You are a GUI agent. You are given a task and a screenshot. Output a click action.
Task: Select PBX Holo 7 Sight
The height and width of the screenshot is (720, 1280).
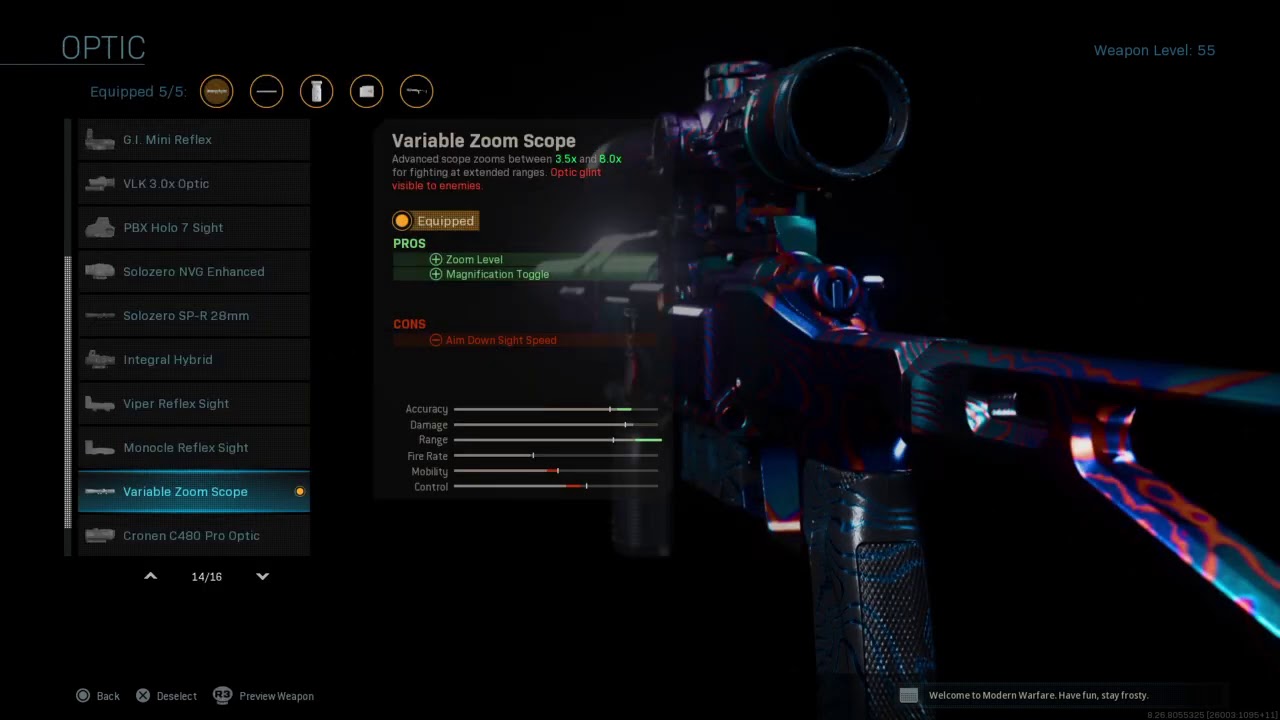coord(194,228)
